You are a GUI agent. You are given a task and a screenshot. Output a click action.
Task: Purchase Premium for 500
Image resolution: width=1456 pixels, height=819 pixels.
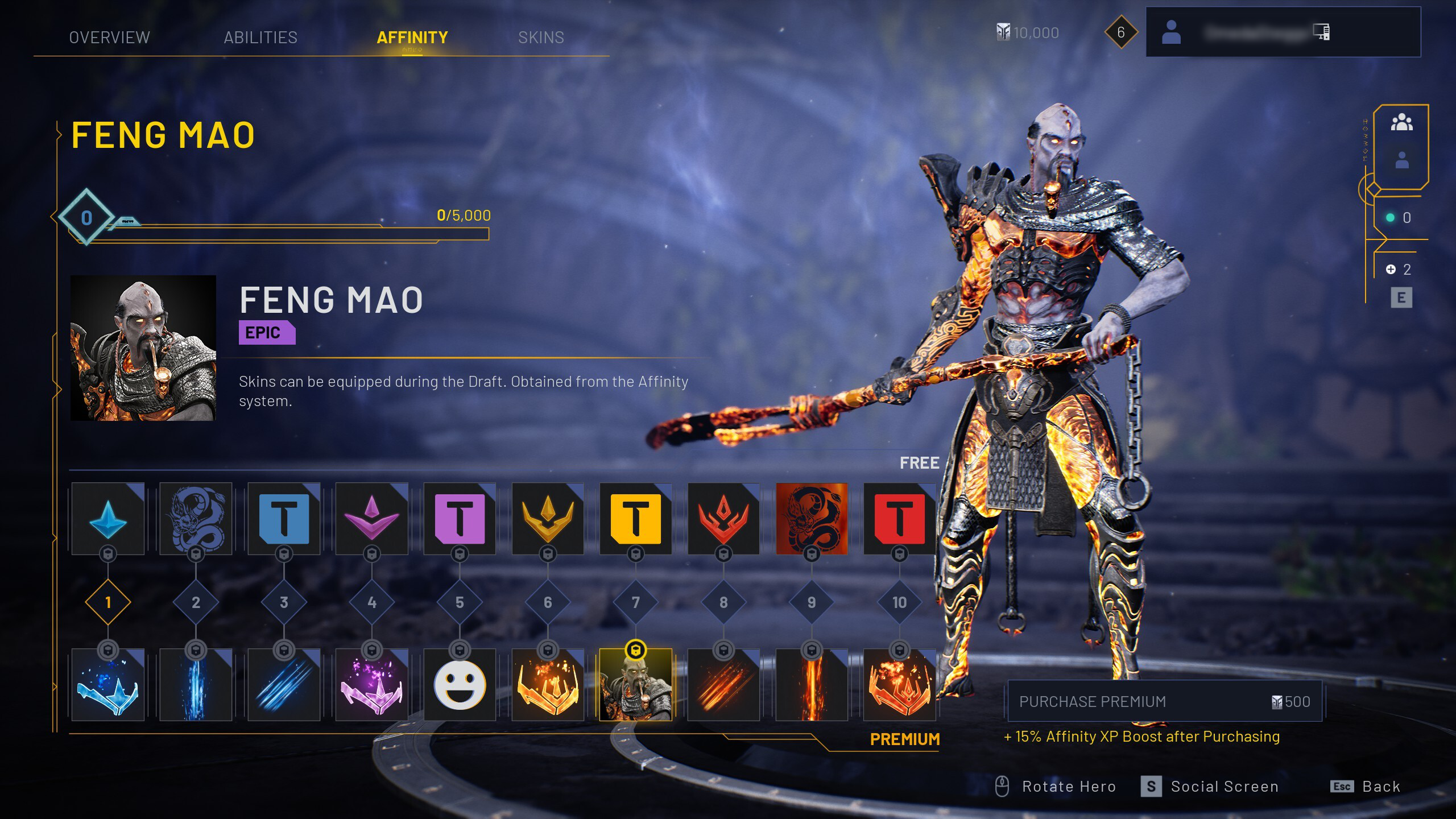point(1164,701)
